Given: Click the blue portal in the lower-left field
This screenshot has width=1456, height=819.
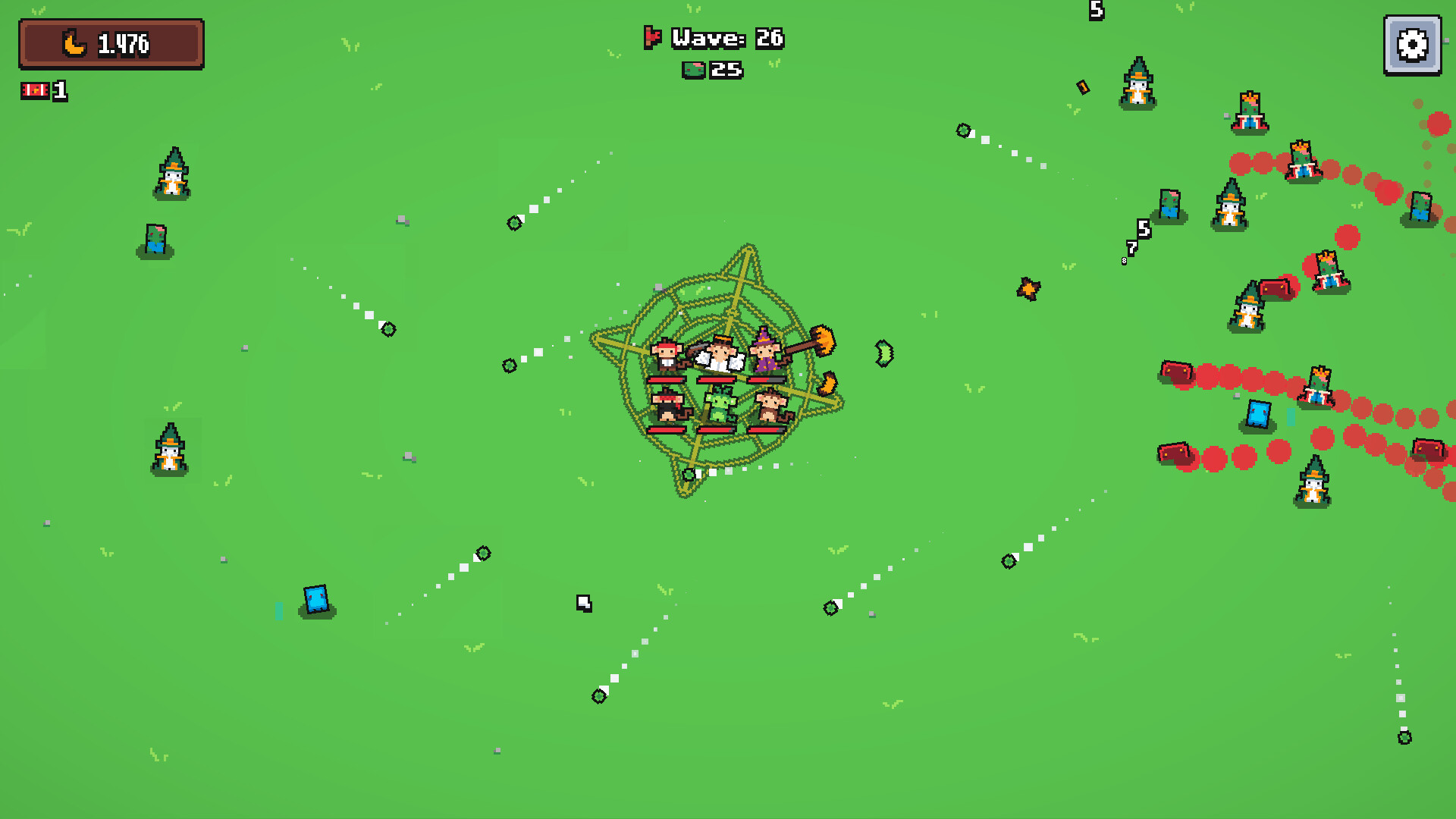Looking at the screenshot, I should tap(316, 598).
